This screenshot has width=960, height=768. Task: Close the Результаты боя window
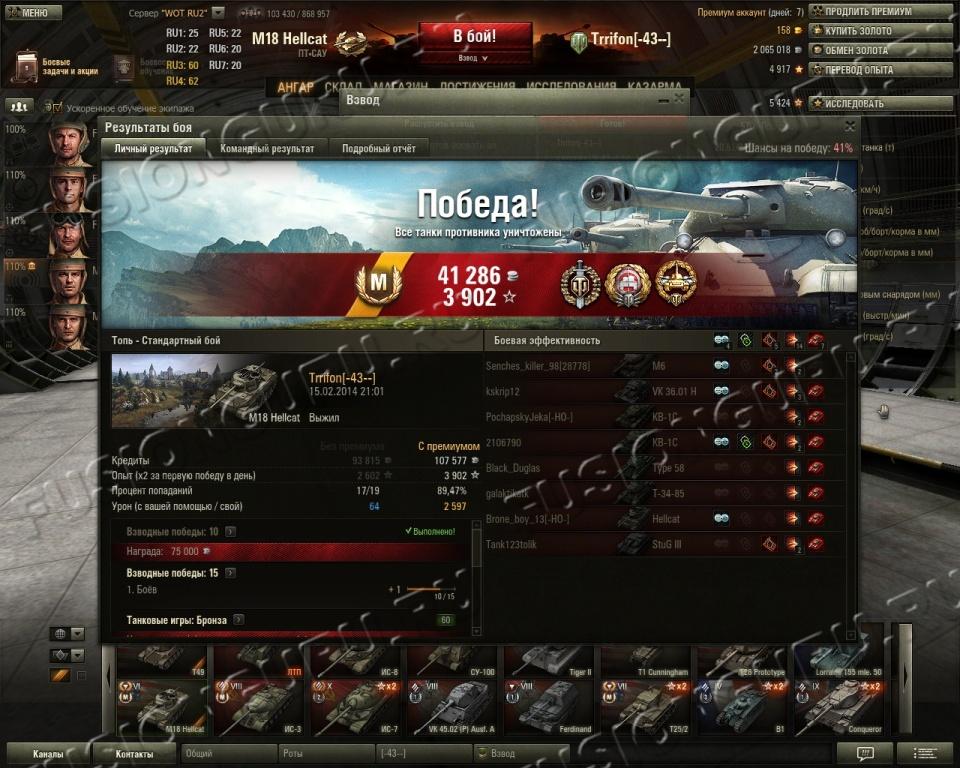pos(850,126)
